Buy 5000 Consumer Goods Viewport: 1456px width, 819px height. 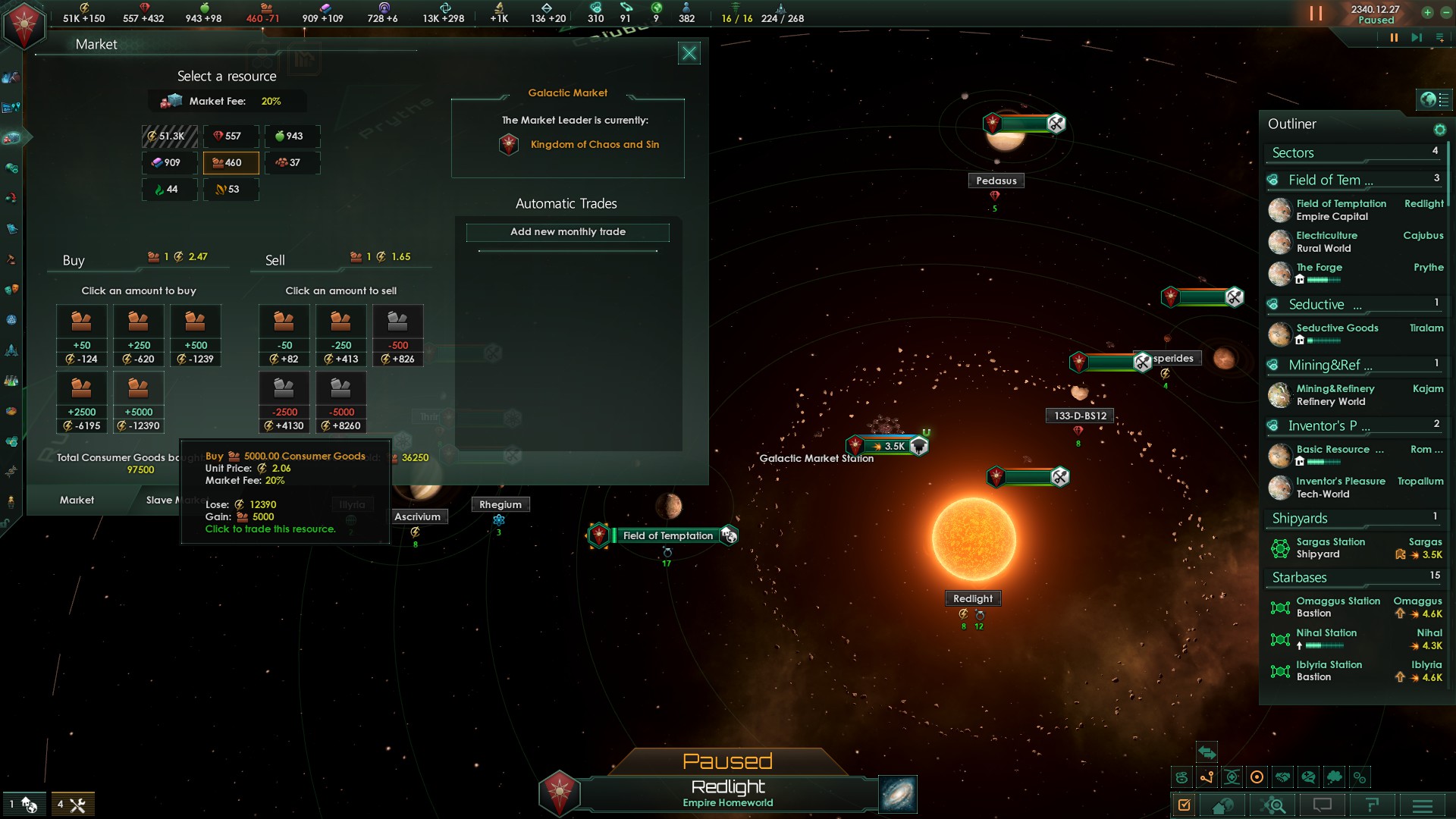coord(138,402)
